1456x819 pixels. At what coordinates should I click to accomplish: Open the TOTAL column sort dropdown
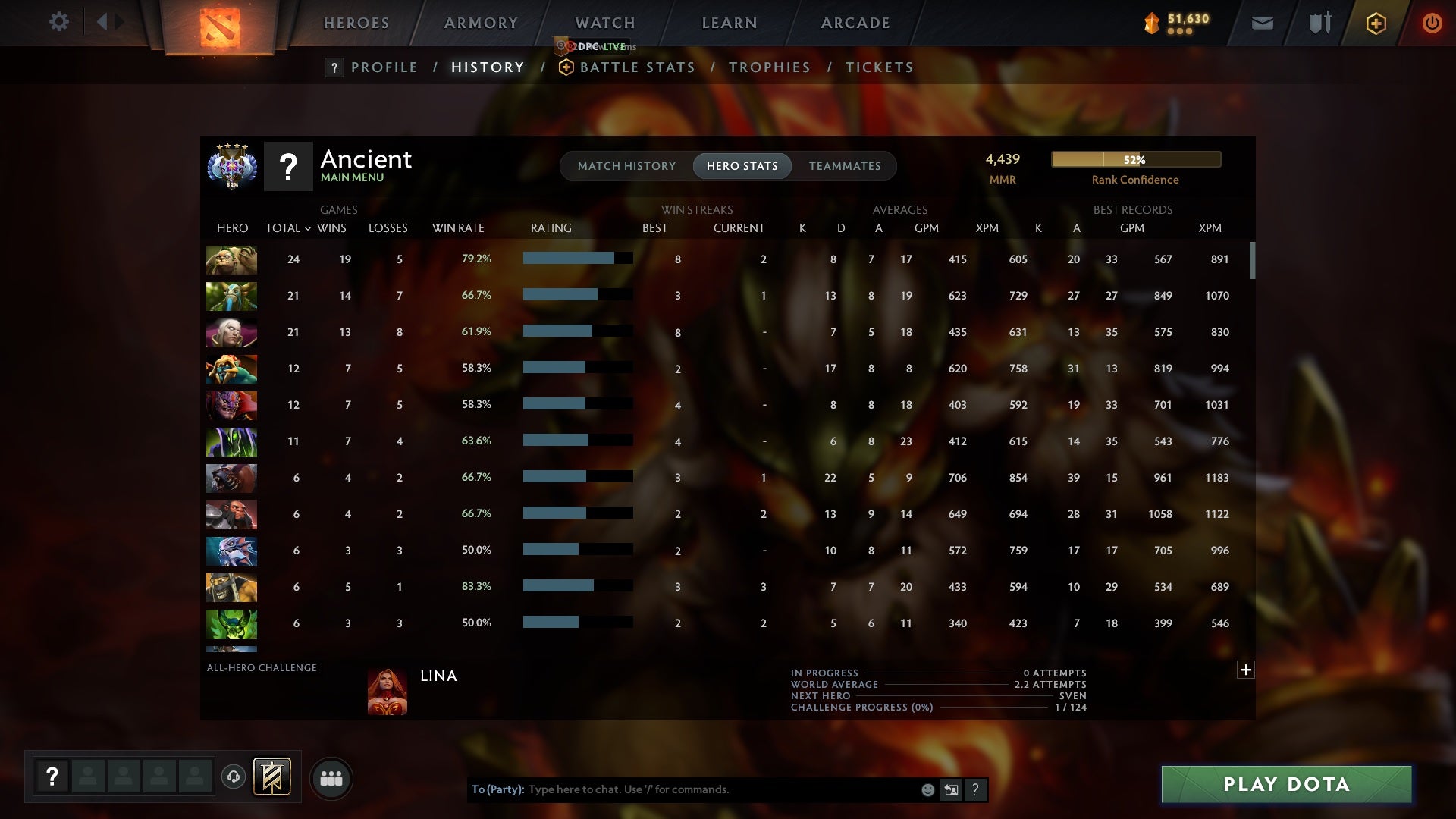click(287, 227)
